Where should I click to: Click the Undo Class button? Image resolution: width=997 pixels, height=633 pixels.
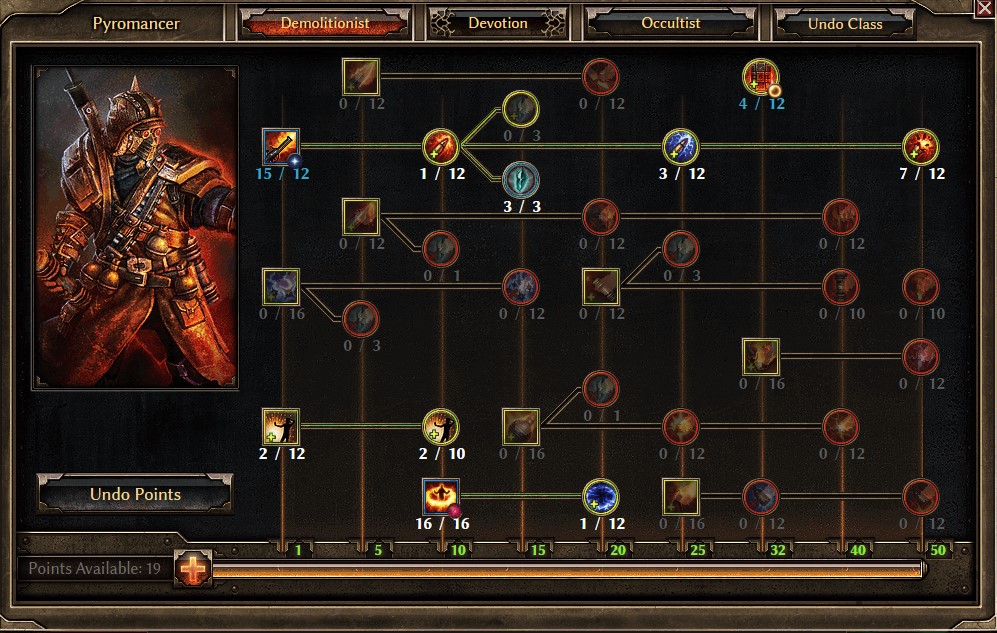pyautogui.click(x=845, y=24)
